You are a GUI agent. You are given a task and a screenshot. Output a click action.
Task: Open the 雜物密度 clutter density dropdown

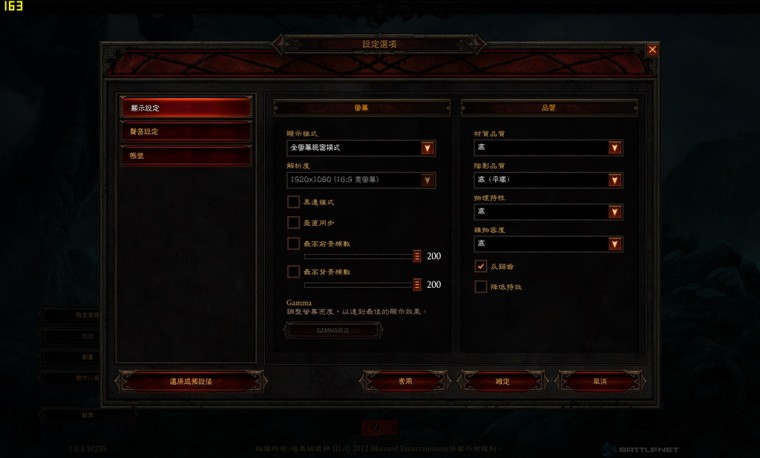coord(548,243)
